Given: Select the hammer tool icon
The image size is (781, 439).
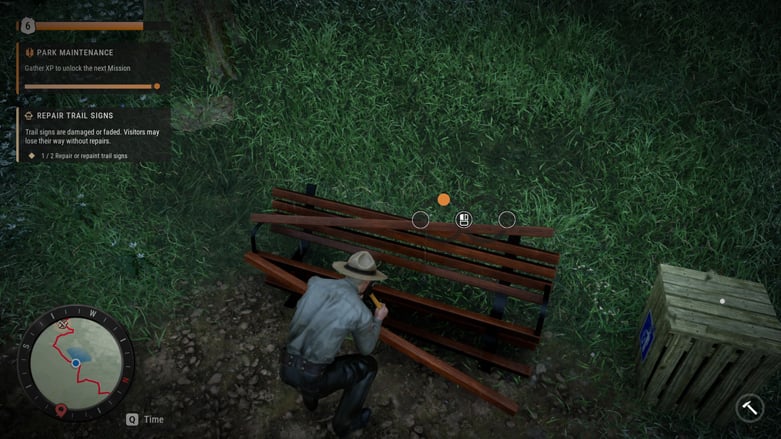Looking at the screenshot, I should click(x=750, y=407).
